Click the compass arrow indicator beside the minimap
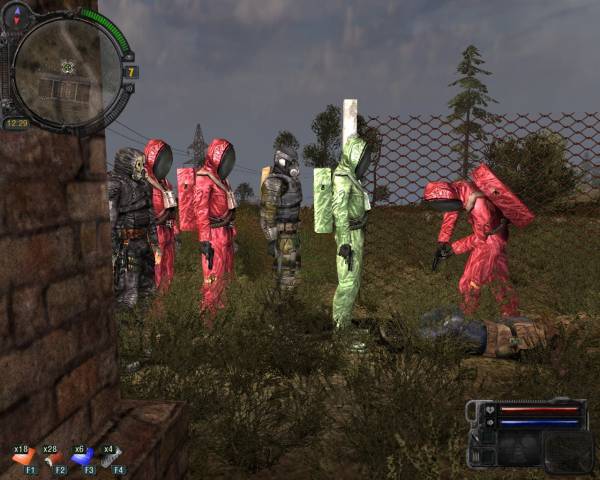 pyautogui.click(x=16, y=17)
